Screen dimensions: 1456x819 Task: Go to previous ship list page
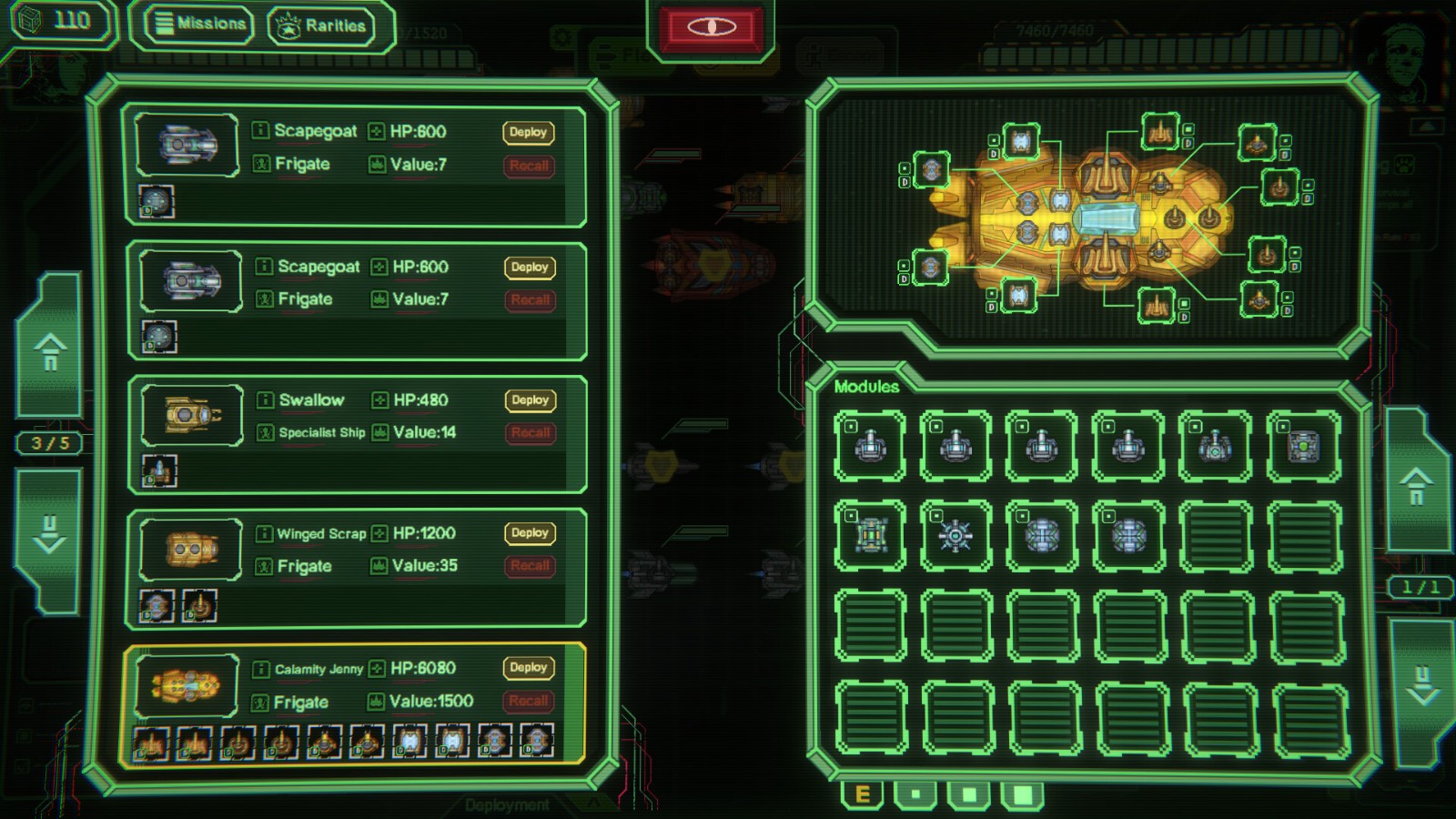pyautogui.click(x=51, y=350)
